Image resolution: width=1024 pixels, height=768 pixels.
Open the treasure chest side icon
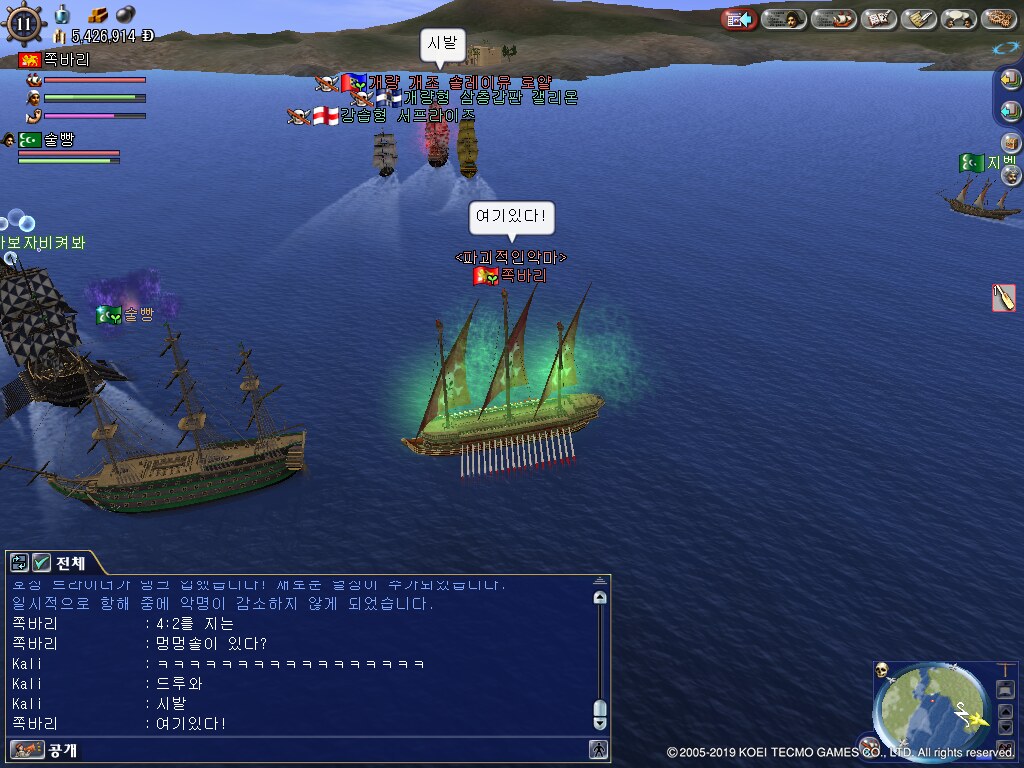1010,143
